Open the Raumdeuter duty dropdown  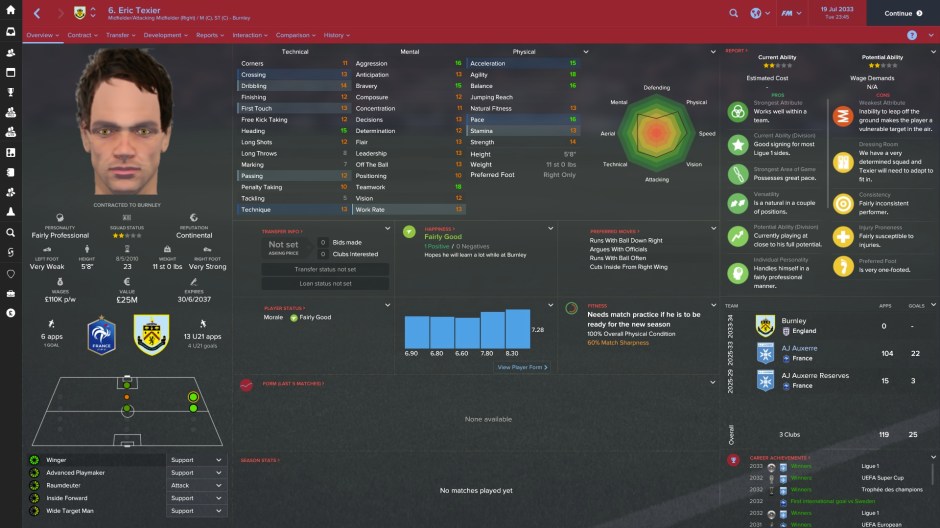[x=196, y=485]
